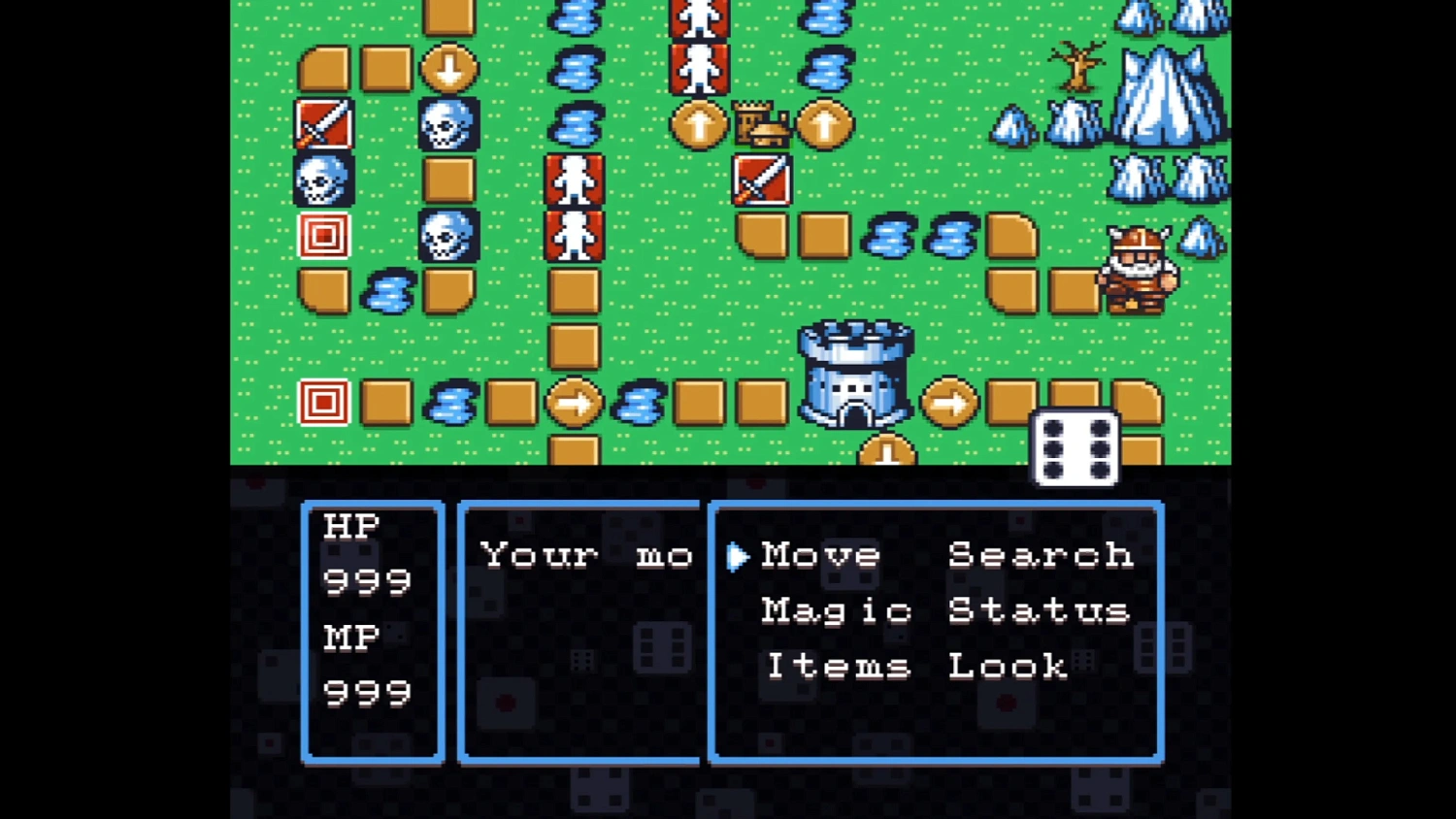Select the Items option
Image resolution: width=1456 pixels, height=819 pixels.
(x=837, y=666)
